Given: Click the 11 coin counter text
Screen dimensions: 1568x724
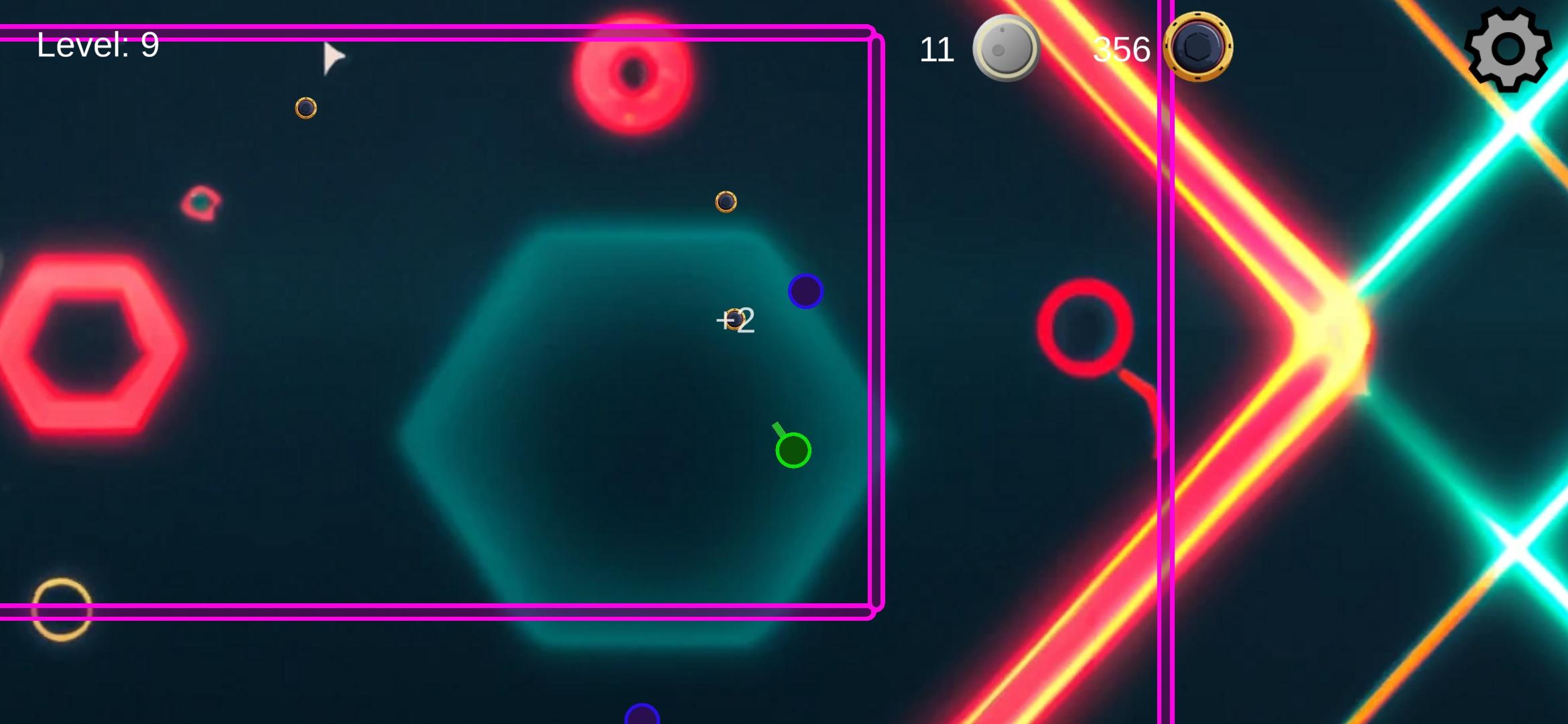Looking at the screenshot, I should click(x=937, y=48).
